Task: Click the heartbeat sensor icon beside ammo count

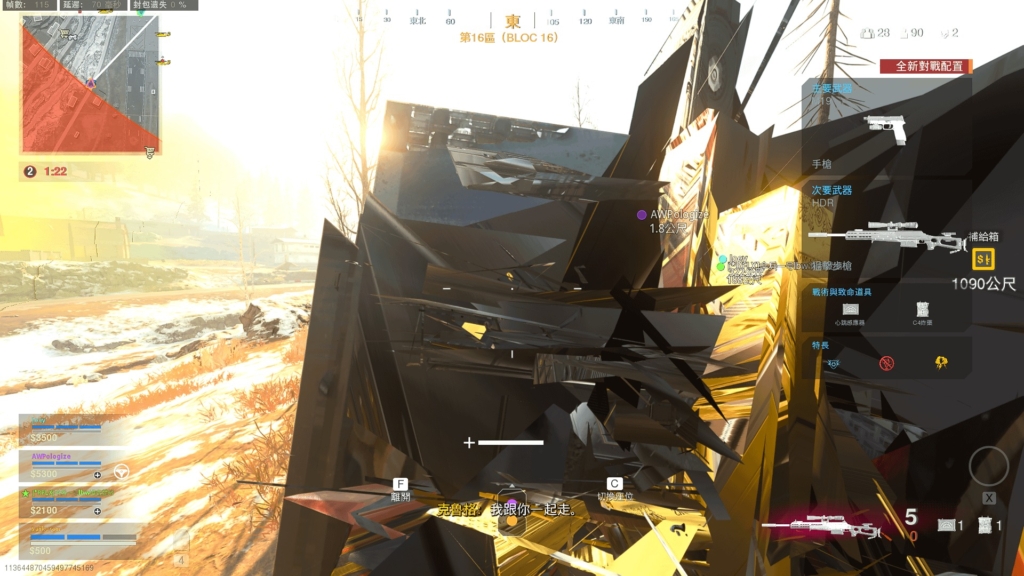Action: pyautogui.click(x=945, y=525)
